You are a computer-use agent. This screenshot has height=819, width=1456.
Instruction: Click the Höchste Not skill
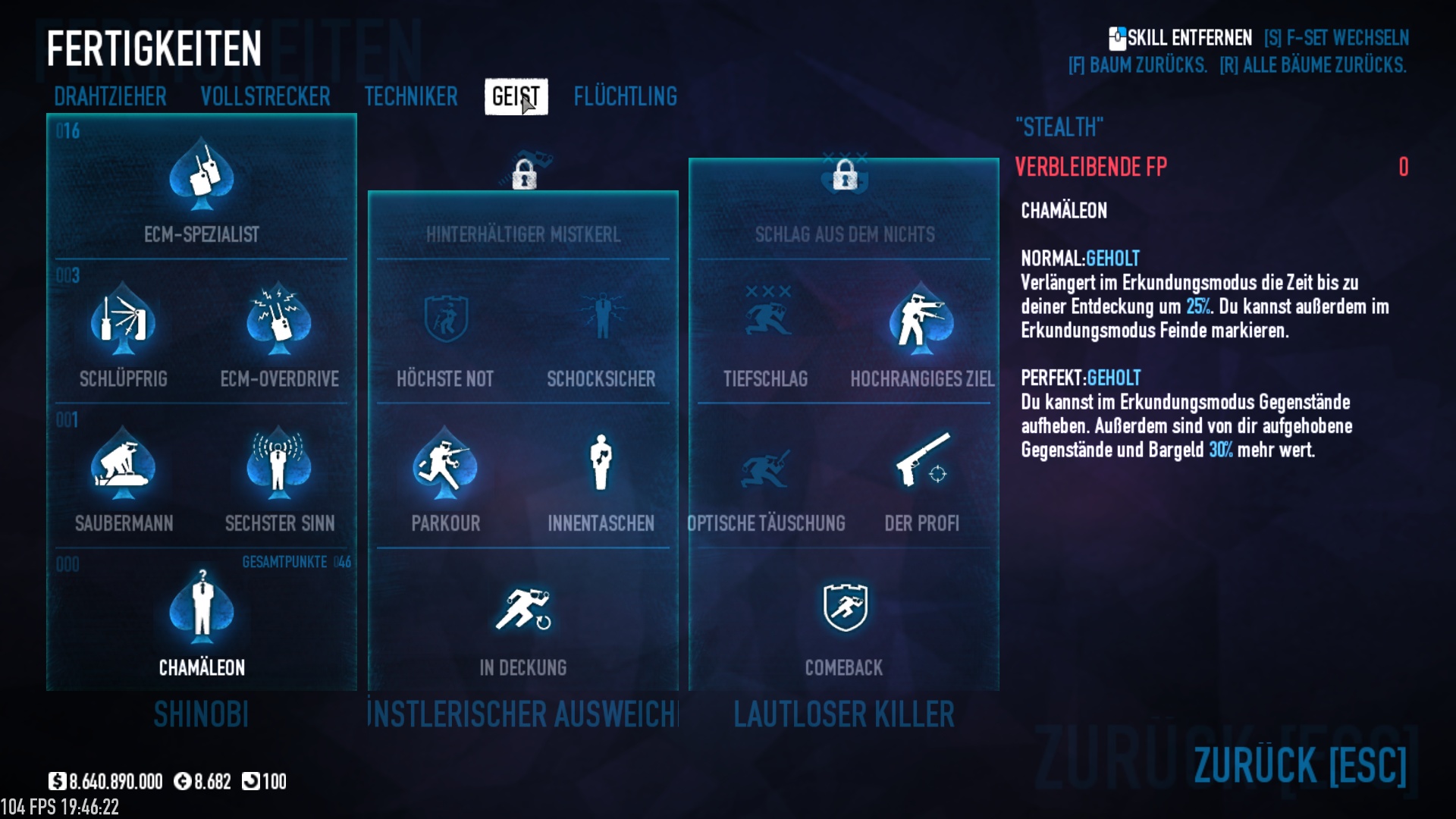445,320
